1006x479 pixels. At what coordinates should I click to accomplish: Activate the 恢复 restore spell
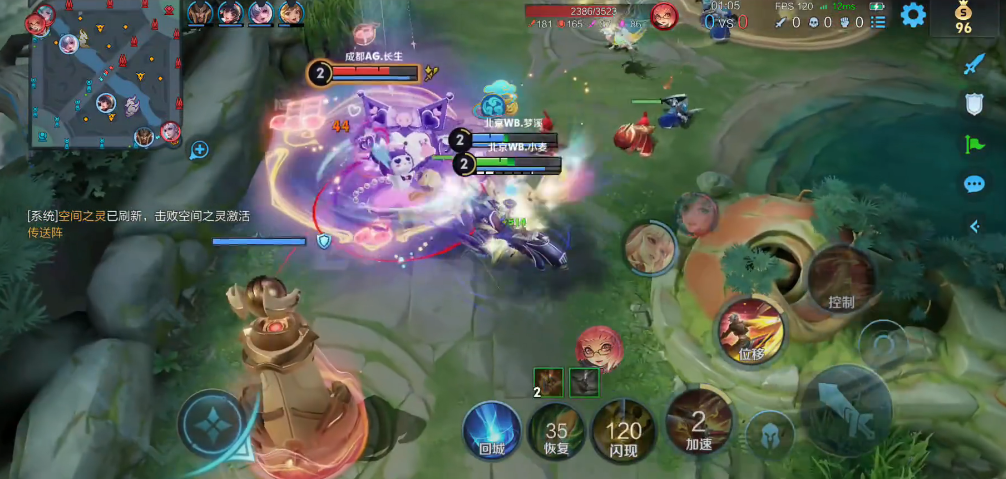tap(557, 432)
